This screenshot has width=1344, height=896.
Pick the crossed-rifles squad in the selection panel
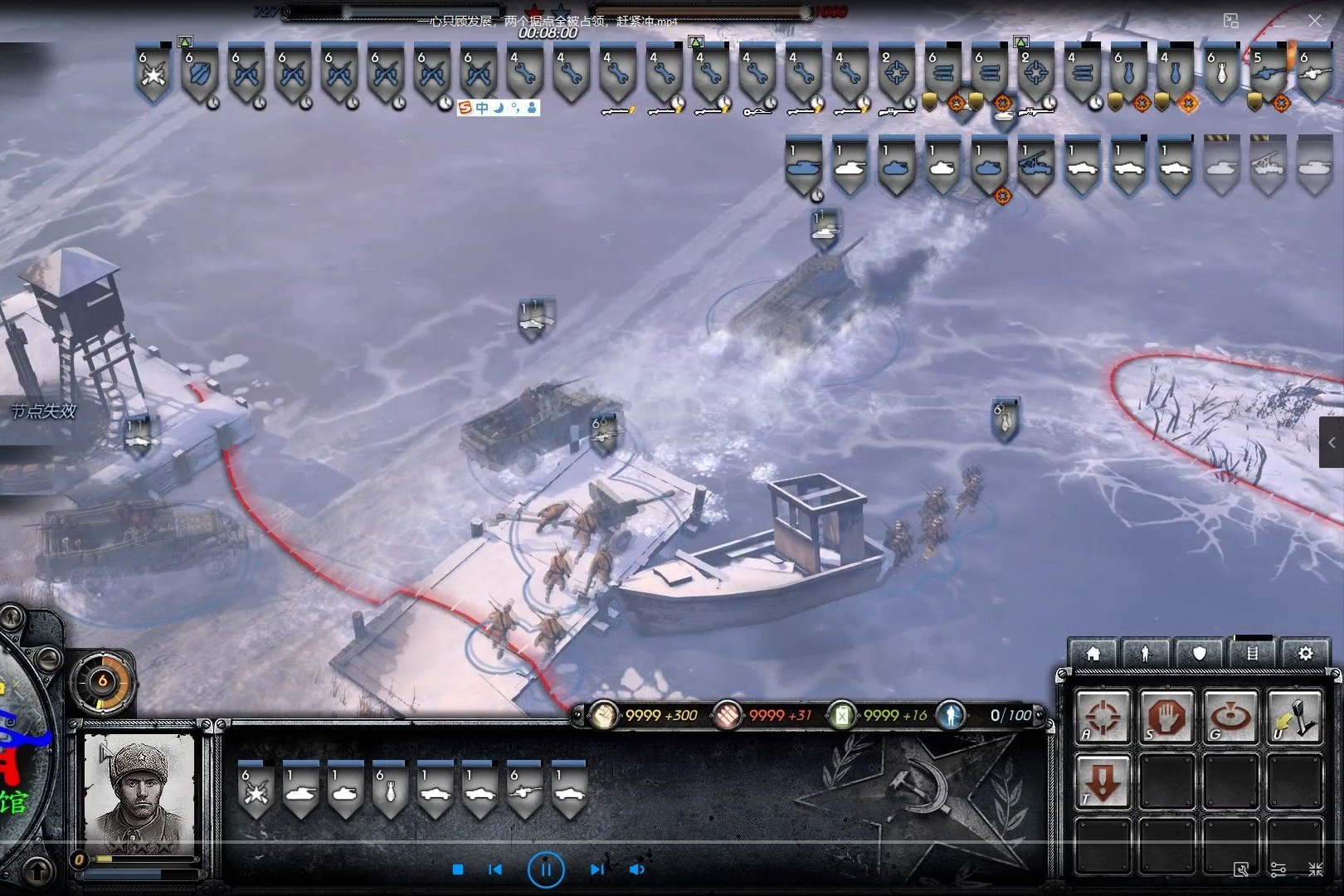click(256, 791)
